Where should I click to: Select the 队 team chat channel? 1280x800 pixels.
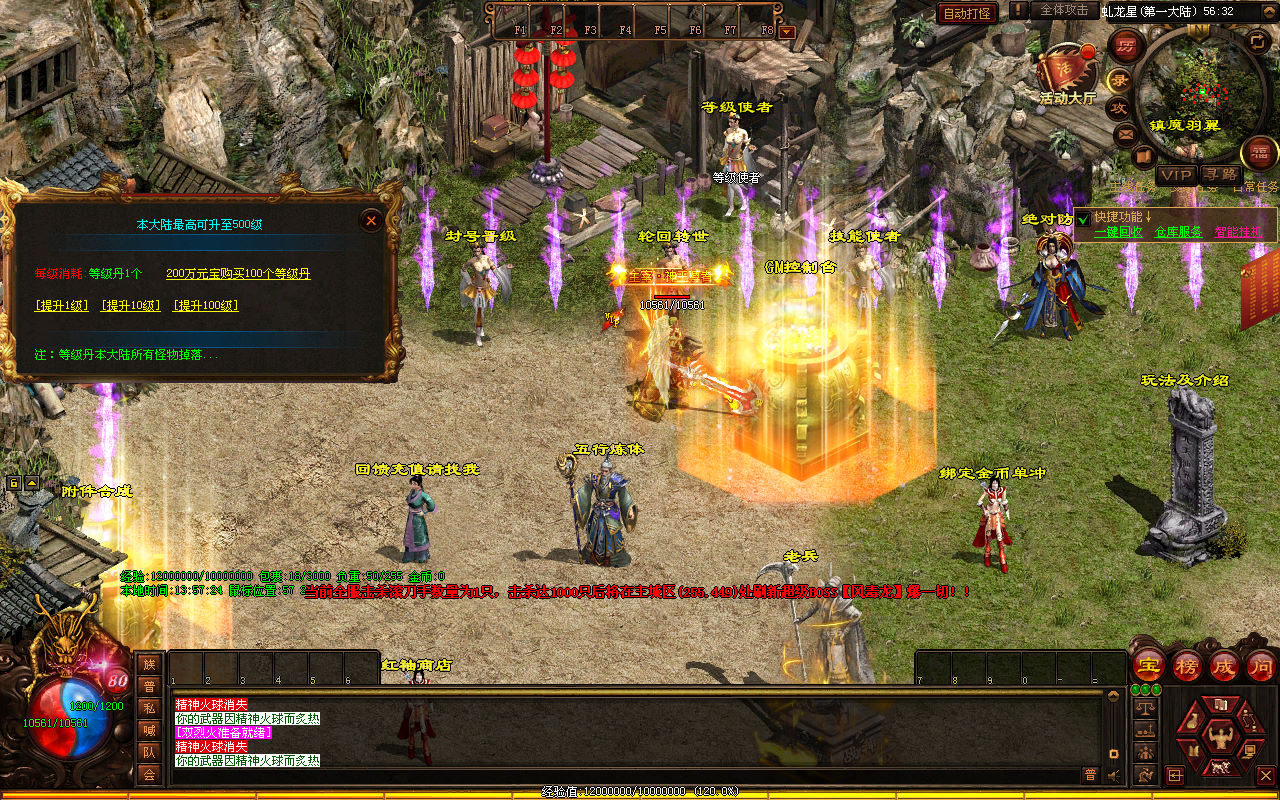[149, 751]
